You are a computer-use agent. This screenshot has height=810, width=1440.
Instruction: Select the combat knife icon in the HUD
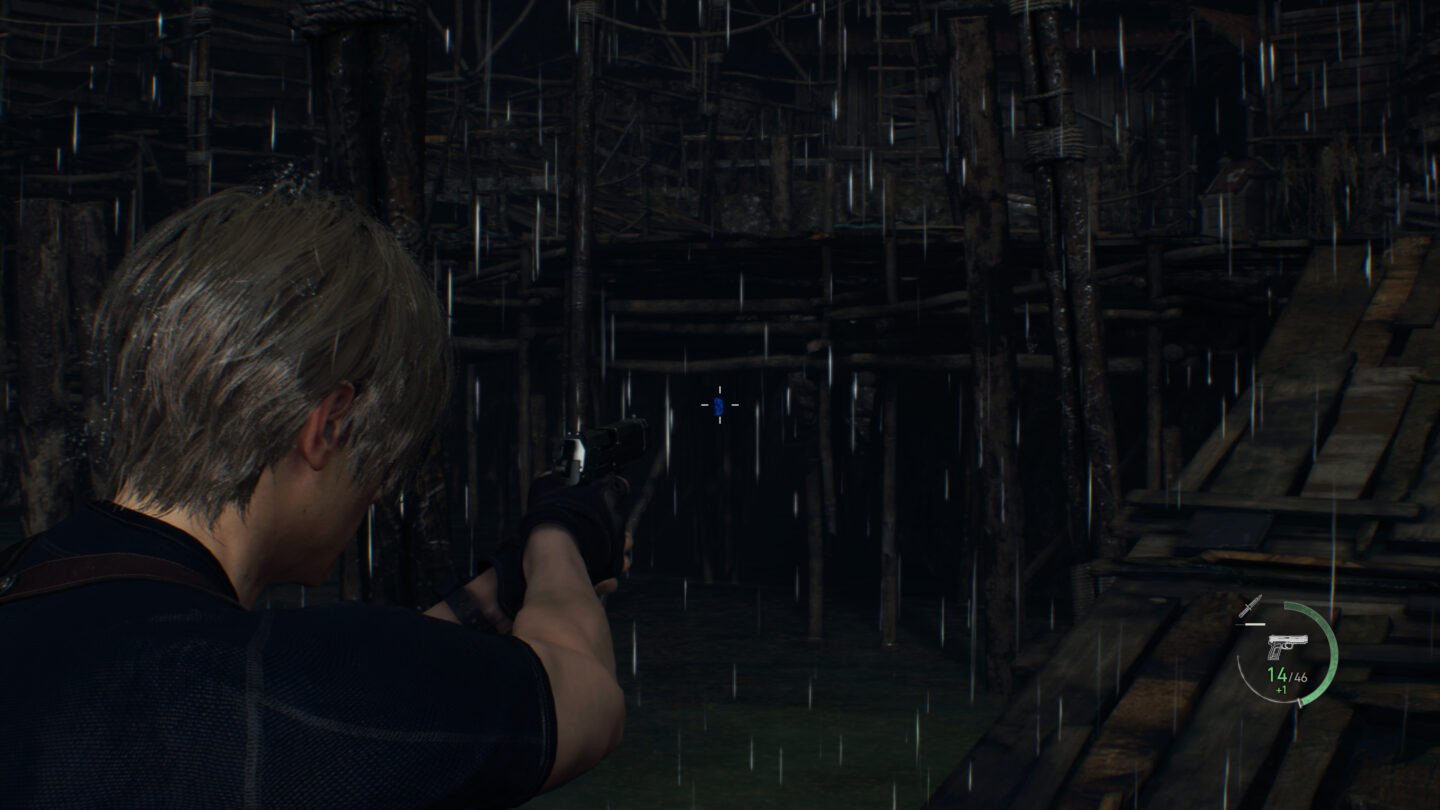(x=1249, y=606)
